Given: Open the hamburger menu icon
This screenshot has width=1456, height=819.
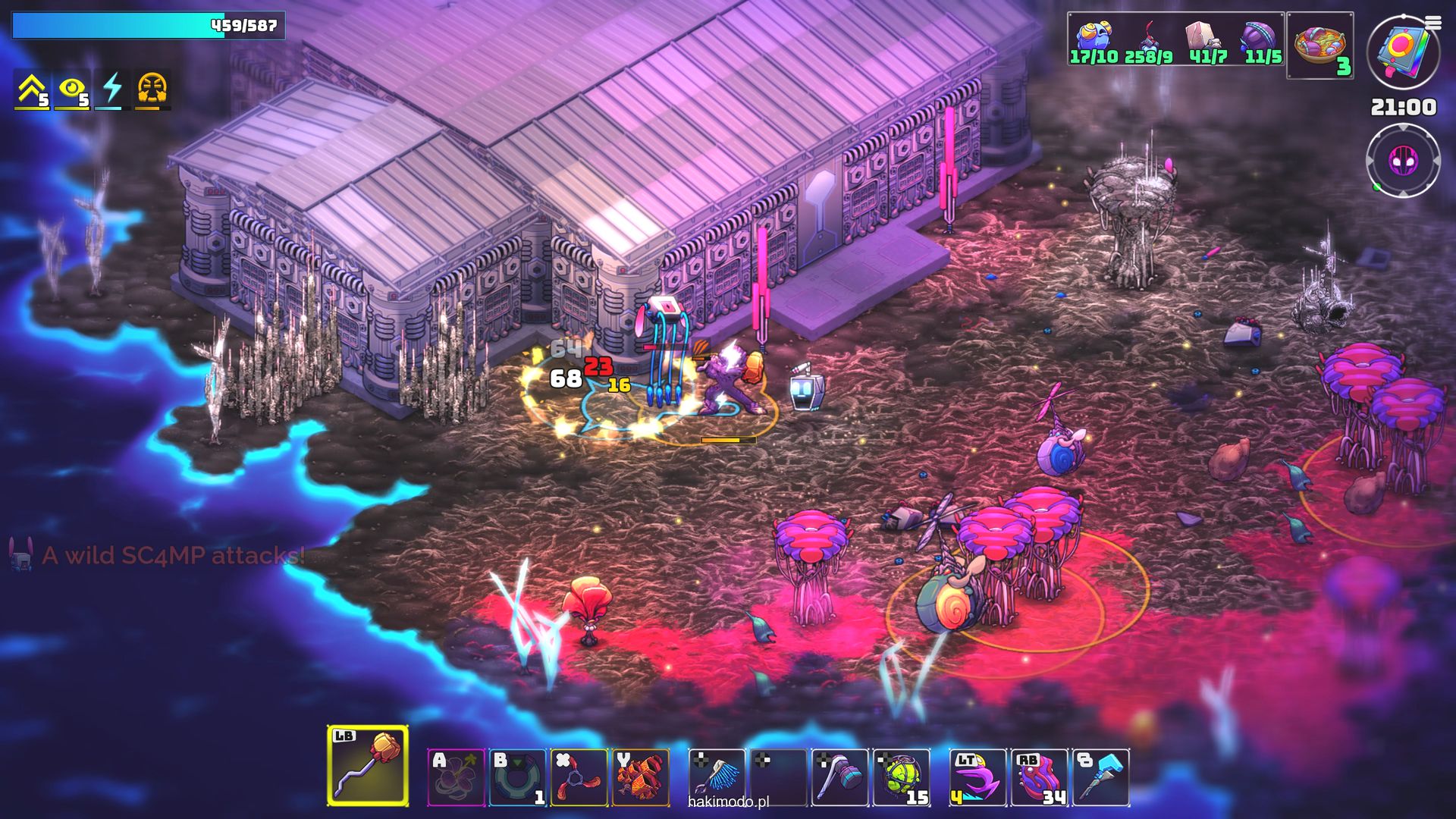Looking at the screenshot, I should pyautogui.click(x=1433, y=24).
